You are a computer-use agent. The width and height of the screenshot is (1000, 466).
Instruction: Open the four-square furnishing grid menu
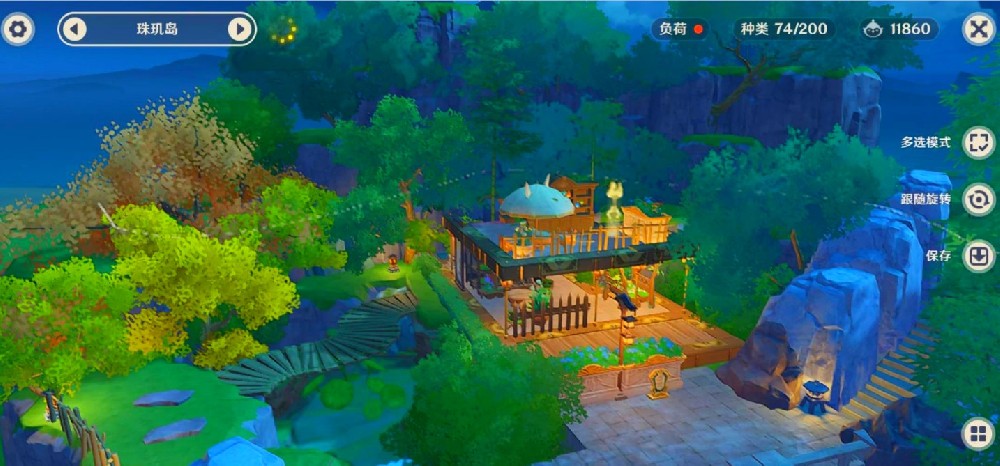(x=977, y=434)
